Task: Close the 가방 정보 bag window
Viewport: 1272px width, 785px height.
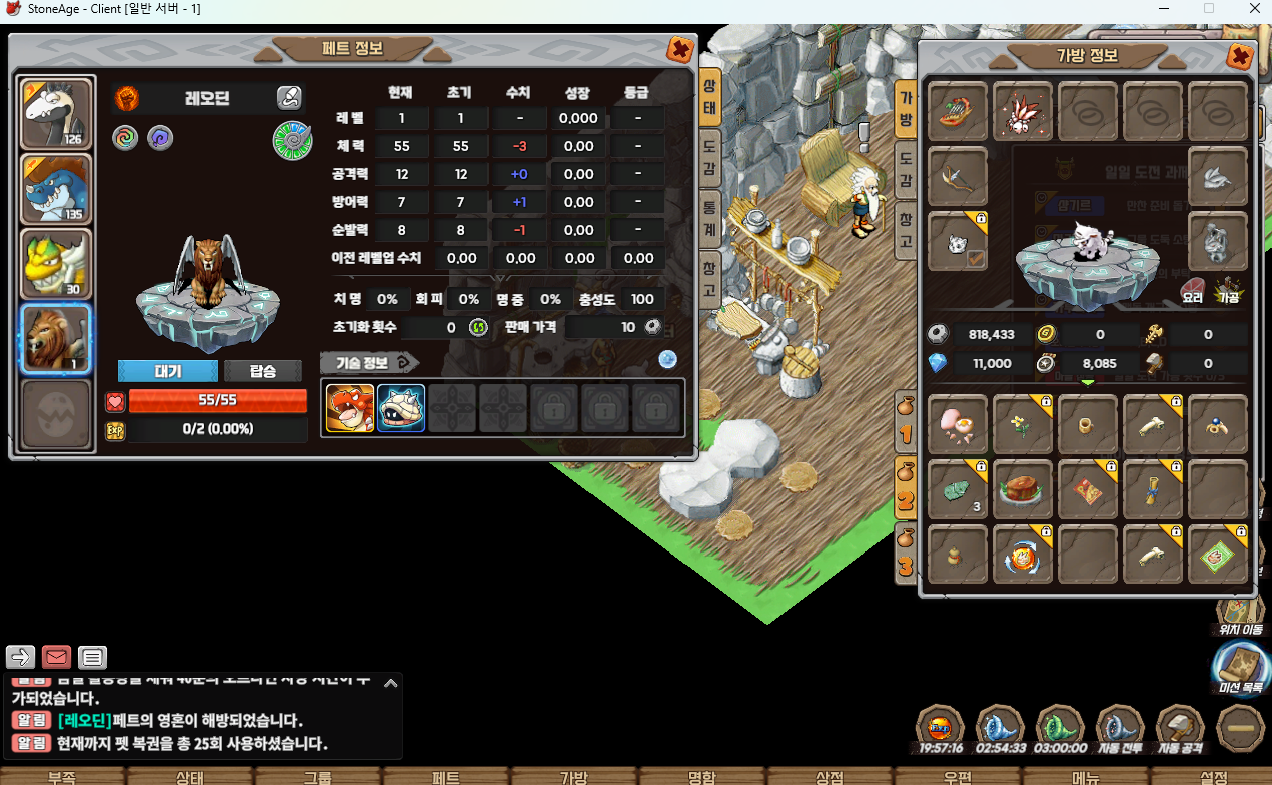Action: point(1240,56)
